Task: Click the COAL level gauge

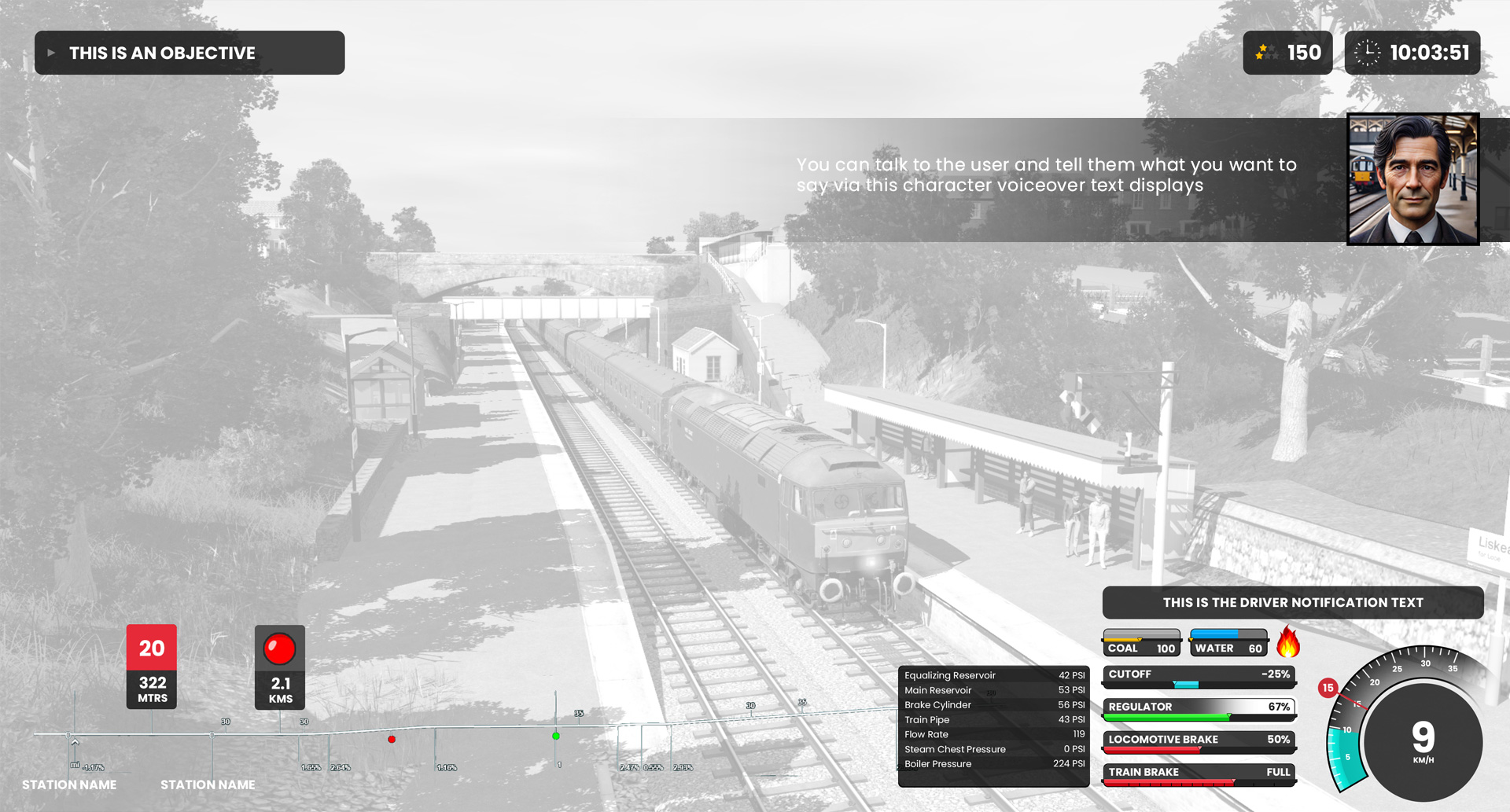Action: (x=1141, y=643)
